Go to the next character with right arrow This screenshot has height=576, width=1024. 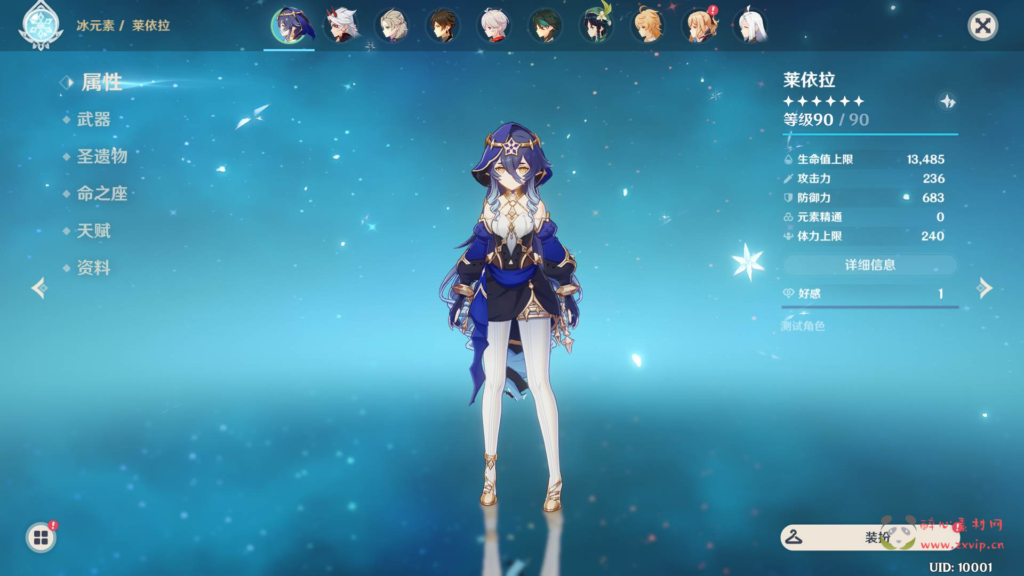click(x=985, y=288)
